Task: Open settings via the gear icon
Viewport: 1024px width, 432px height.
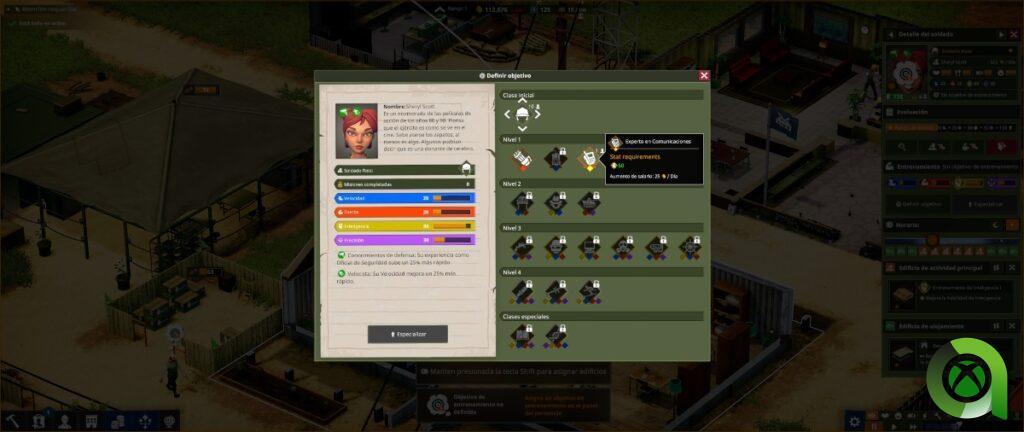Action: coord(853,420)
